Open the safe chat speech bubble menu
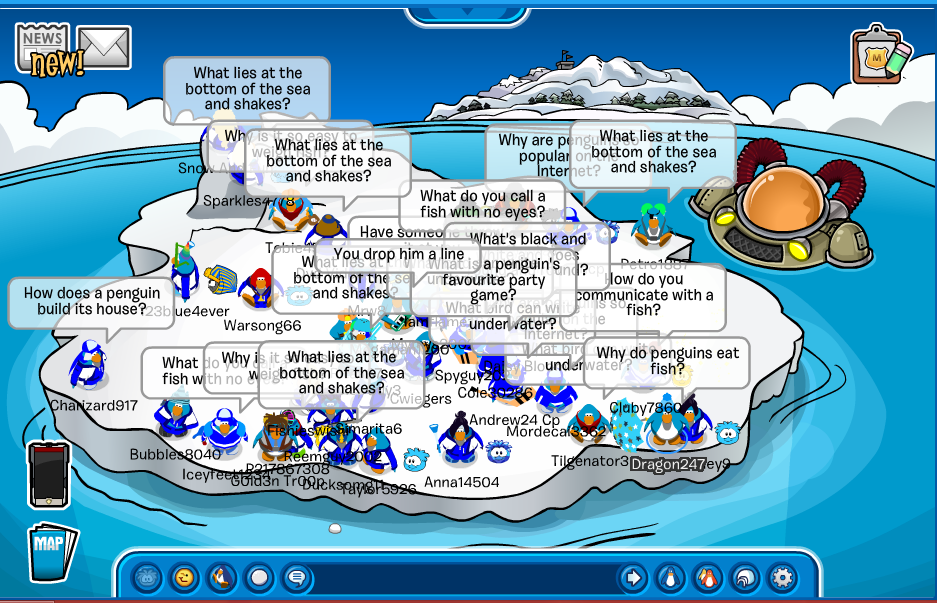The image size is (937, 603). point(295,577)
